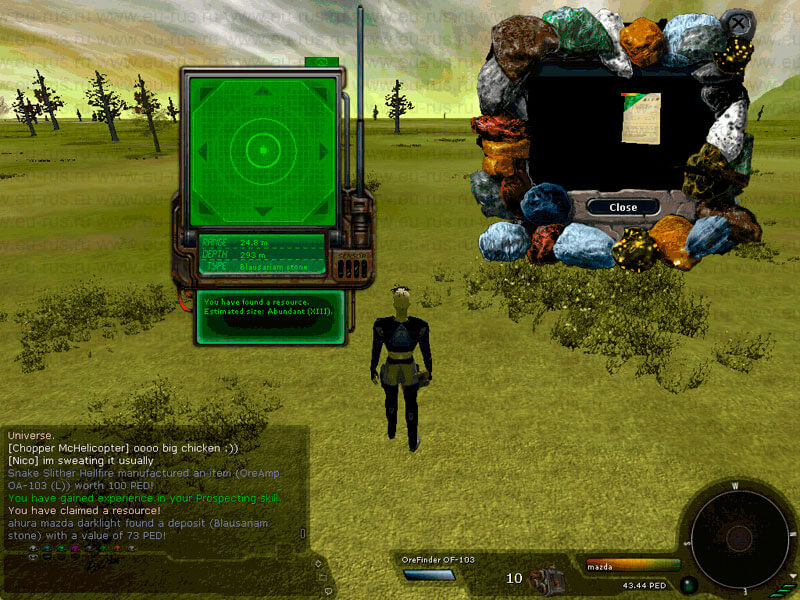Click the green orb beside the PED balance
The width and height of the screenshot is (800, 600).
tap(688, 585)
